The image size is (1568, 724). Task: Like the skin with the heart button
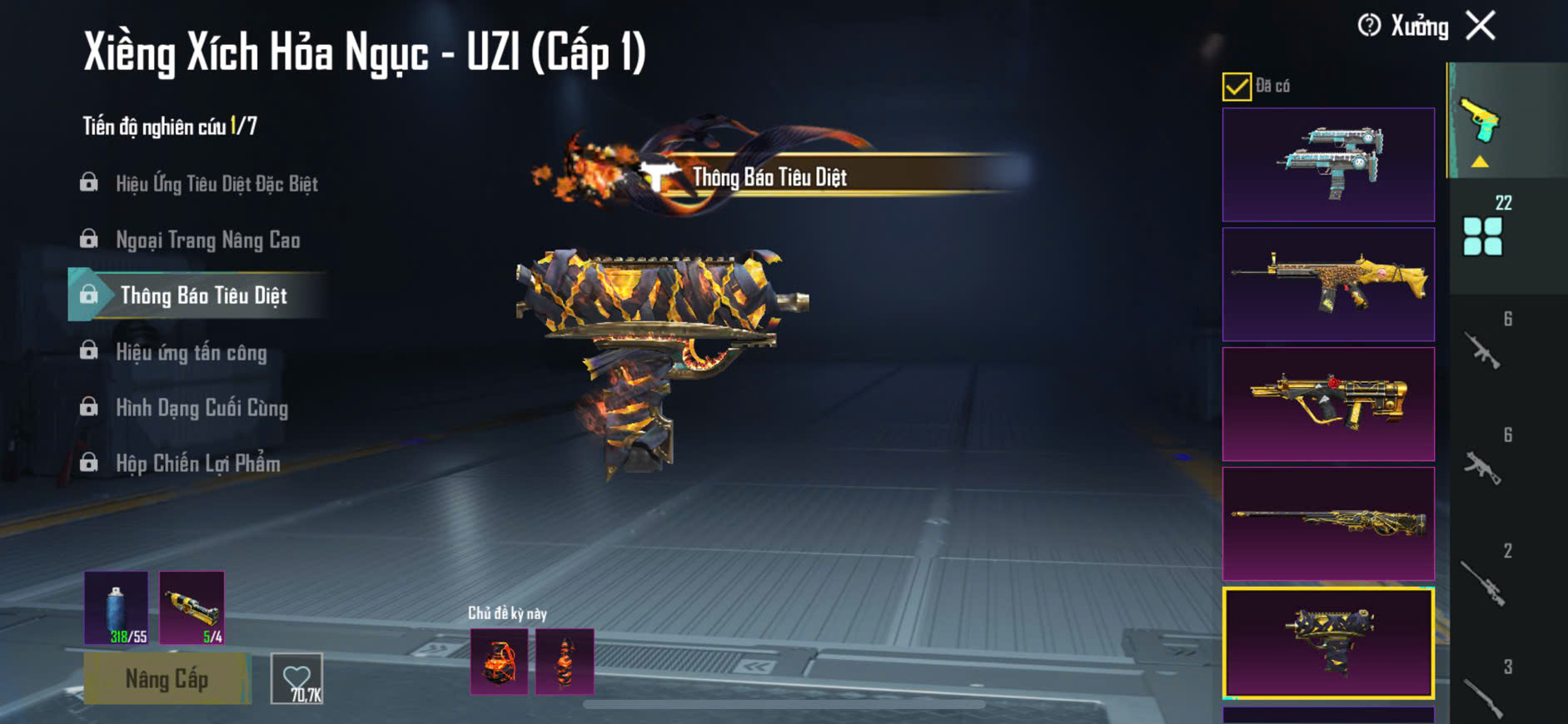(x=296, y=679)
